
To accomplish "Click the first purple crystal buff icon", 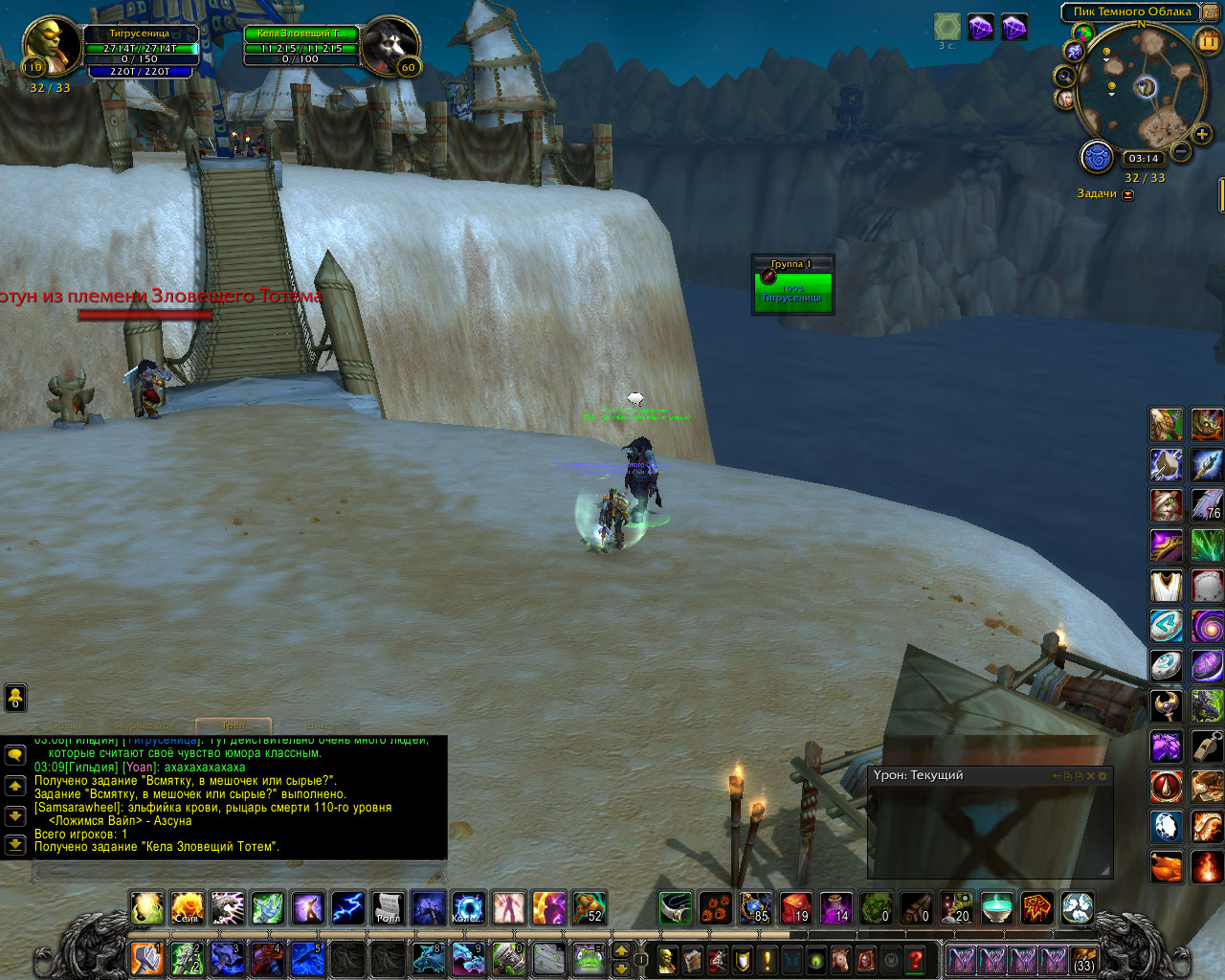I will coord(981,27).
